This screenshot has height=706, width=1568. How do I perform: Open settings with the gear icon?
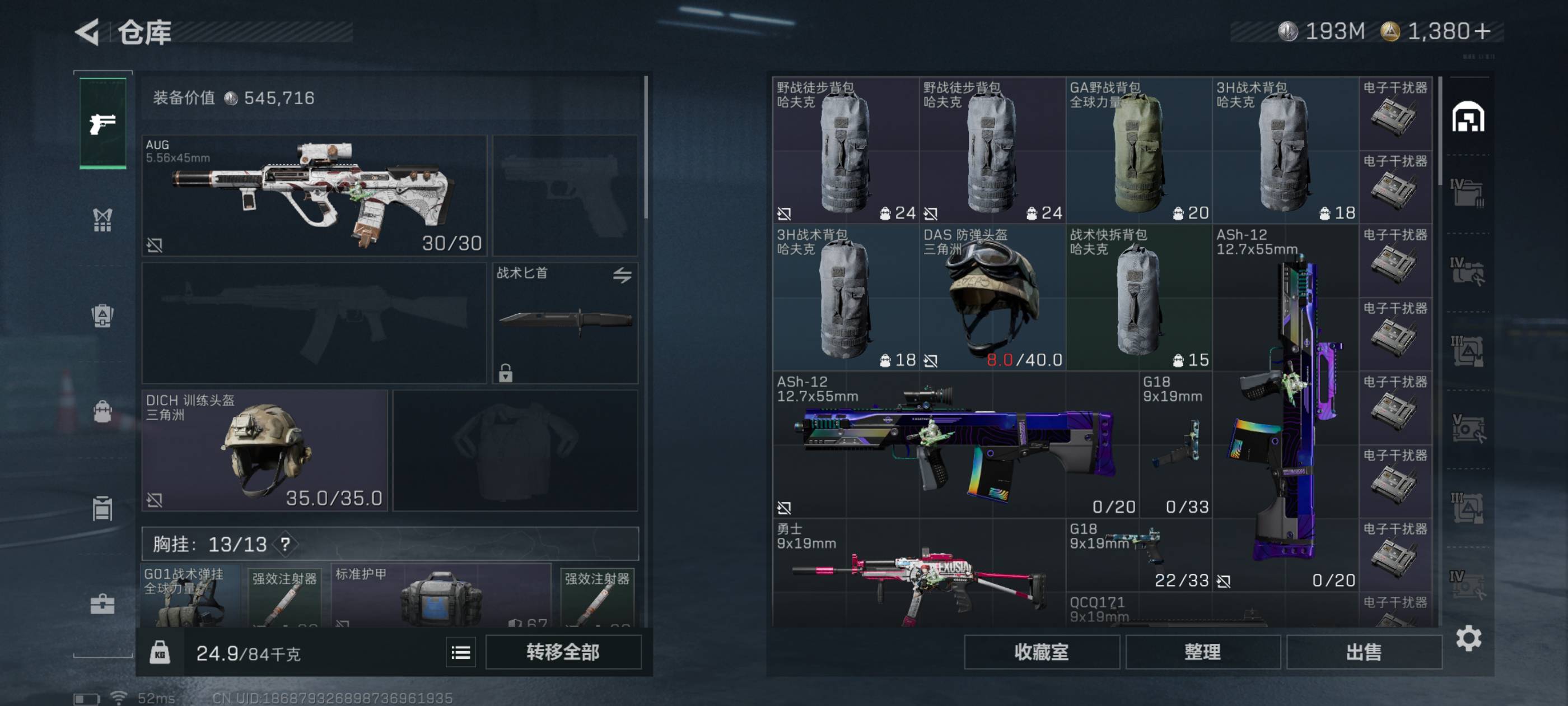tap(1468, 638)
